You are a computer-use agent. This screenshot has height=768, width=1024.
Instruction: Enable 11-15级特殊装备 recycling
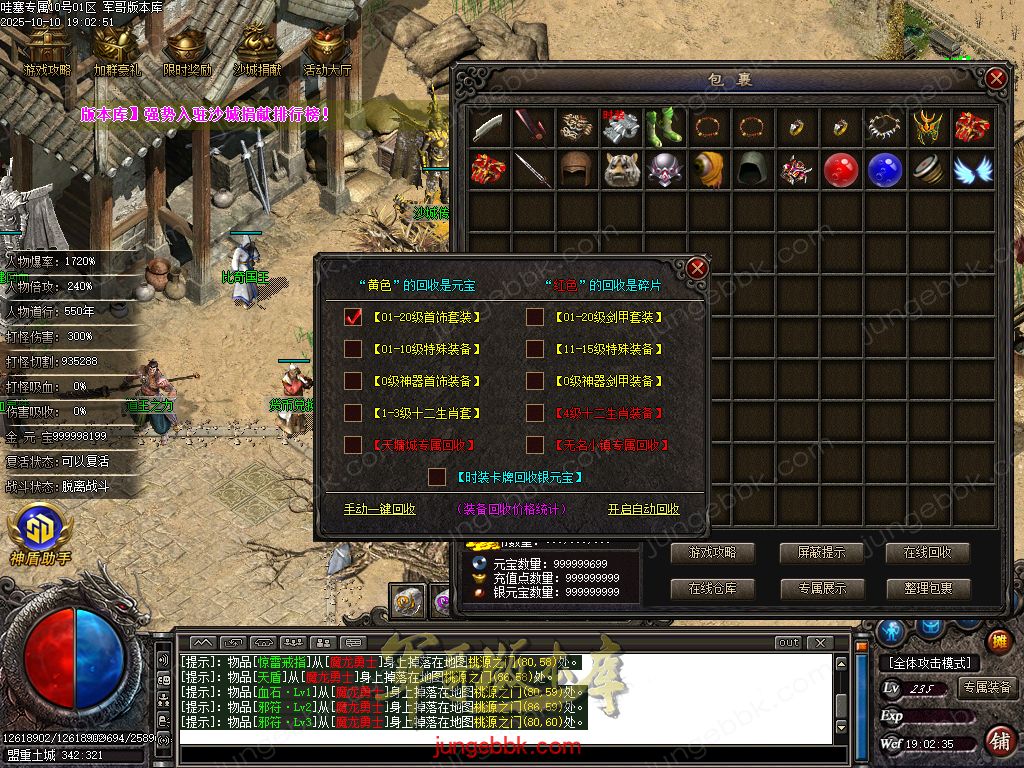tap(535, 349)
